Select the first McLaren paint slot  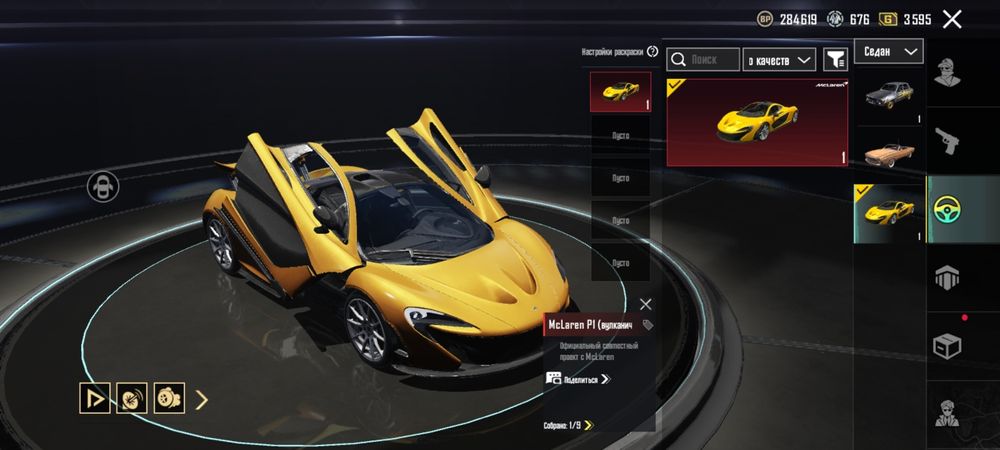[620, 92]
